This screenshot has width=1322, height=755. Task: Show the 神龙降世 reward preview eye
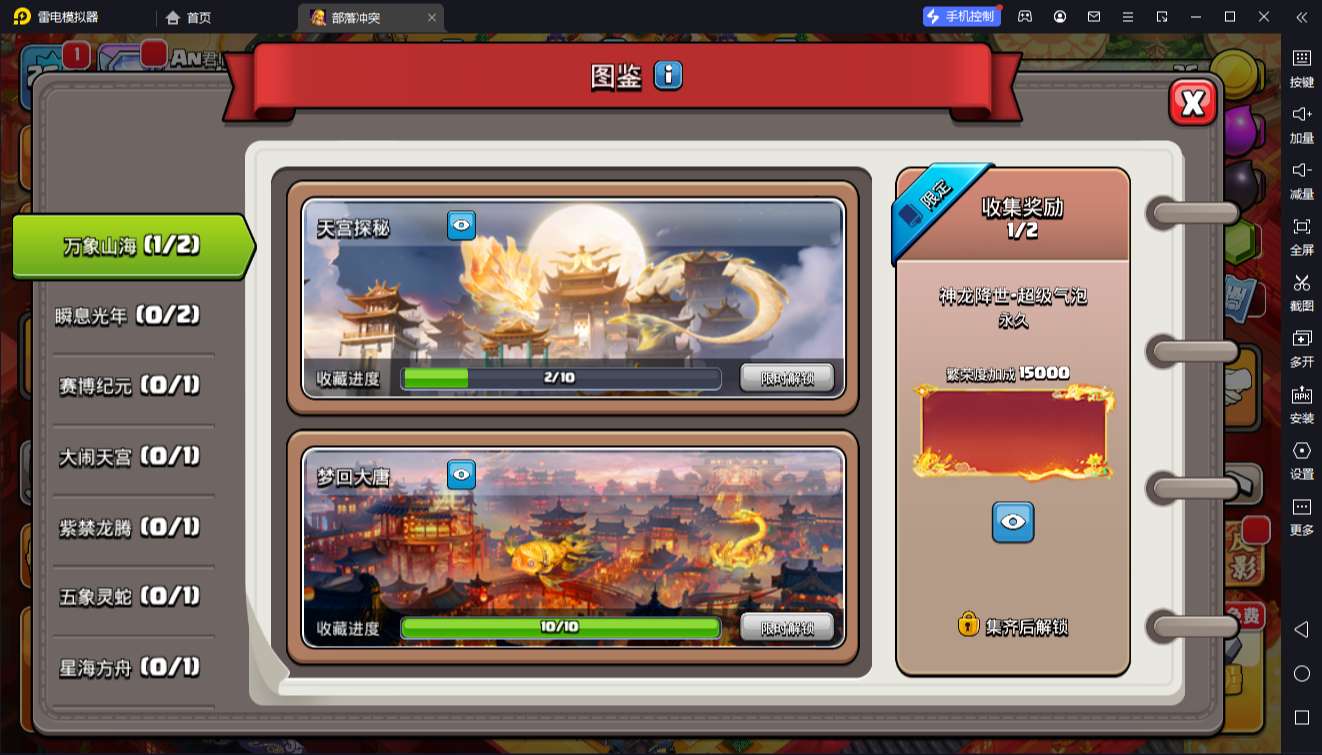1013,521
